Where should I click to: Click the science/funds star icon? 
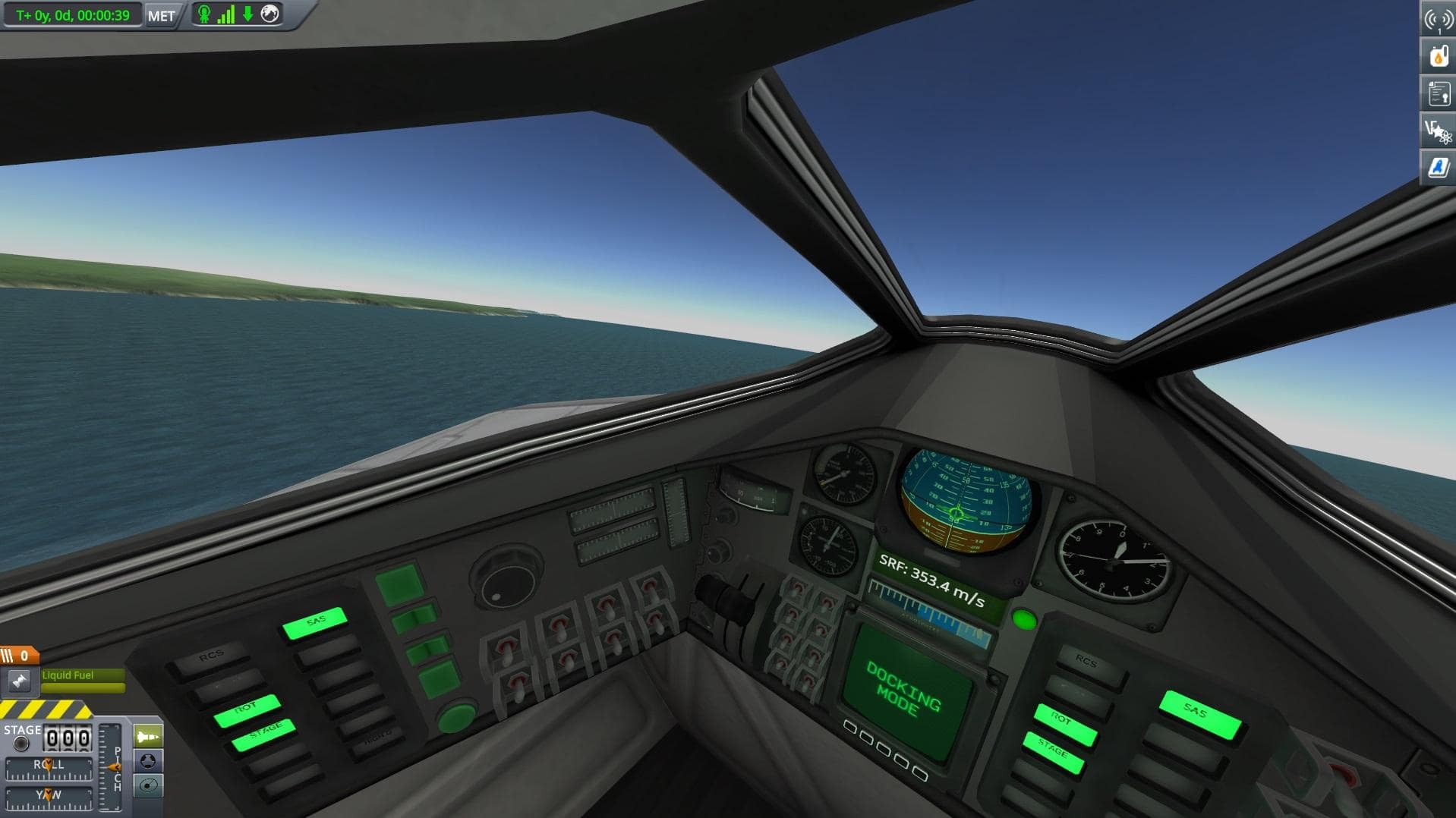click(1439, 131)
